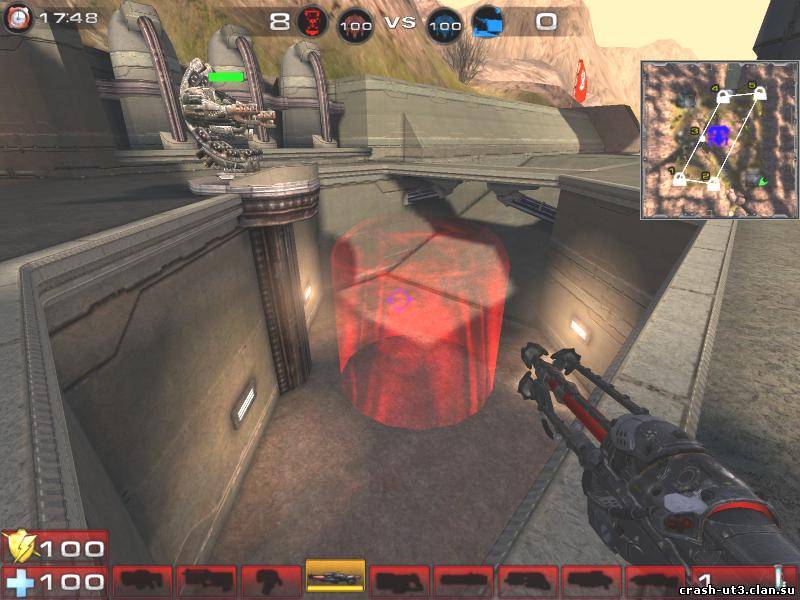This screenshot has height=600, width=800.
Task: Click the blue marker on the minimap
Action: tap(717, 136)
